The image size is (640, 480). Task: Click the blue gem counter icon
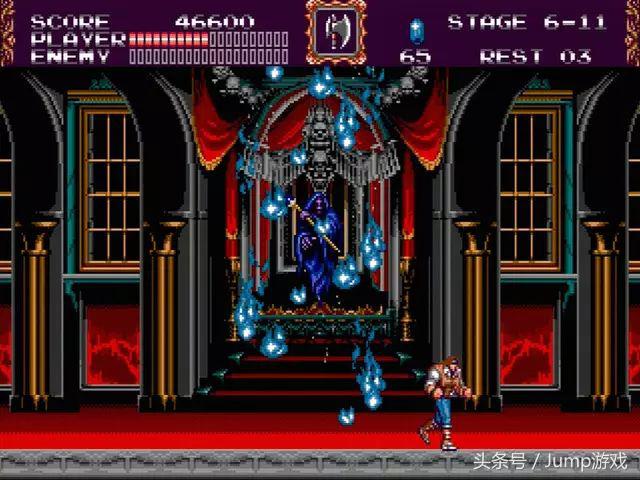[415, 29]
